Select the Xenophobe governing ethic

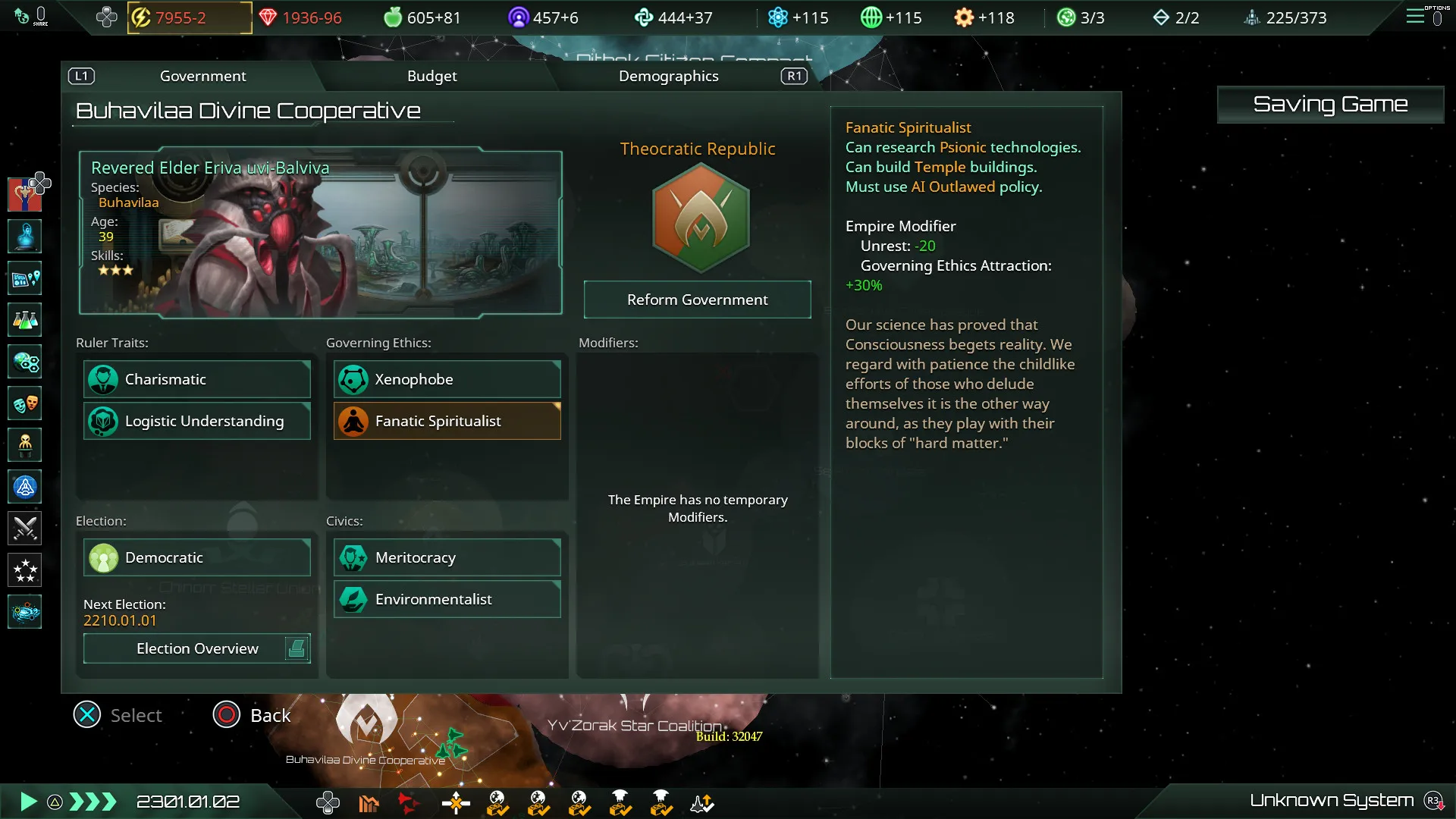tap(447, 379)
